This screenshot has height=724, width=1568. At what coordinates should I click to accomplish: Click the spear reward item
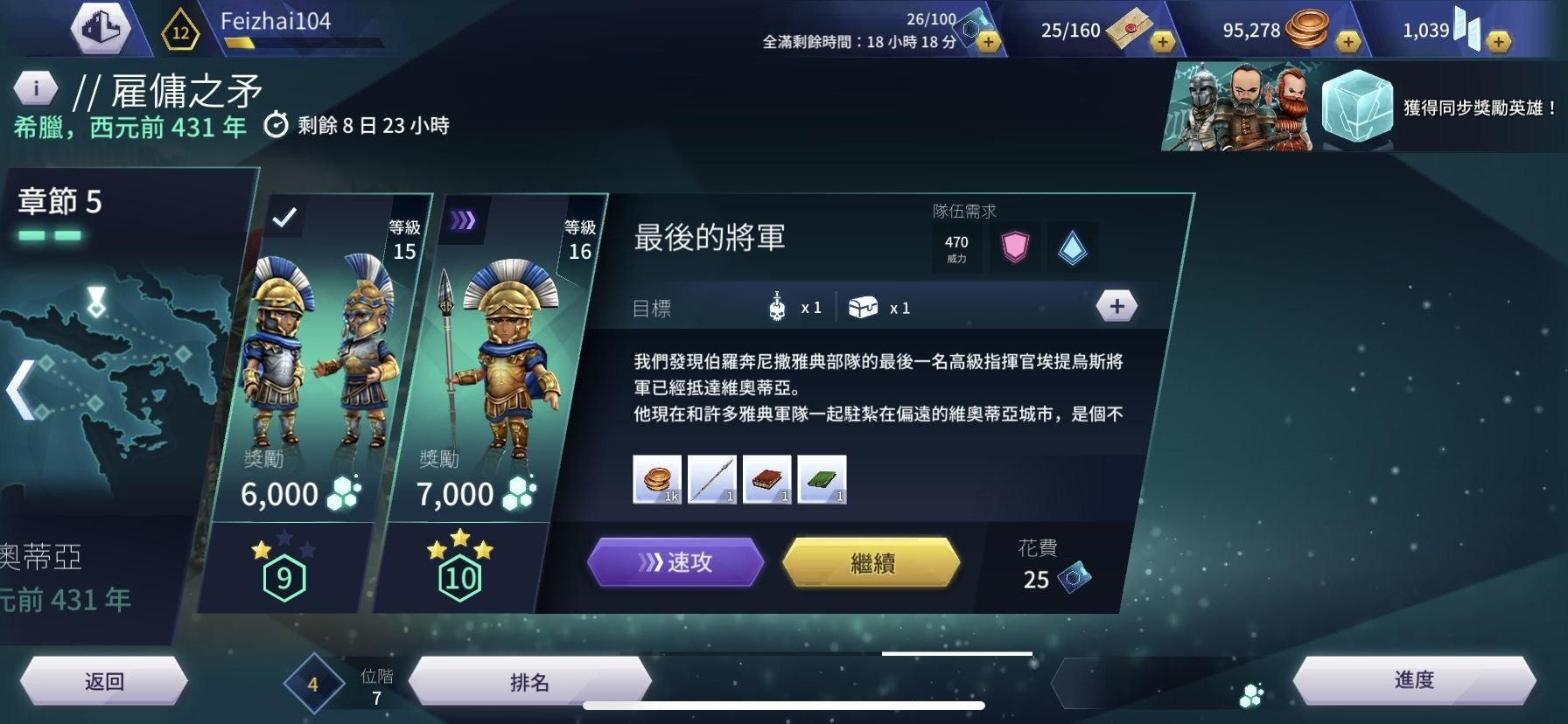(x=713, y=479)
